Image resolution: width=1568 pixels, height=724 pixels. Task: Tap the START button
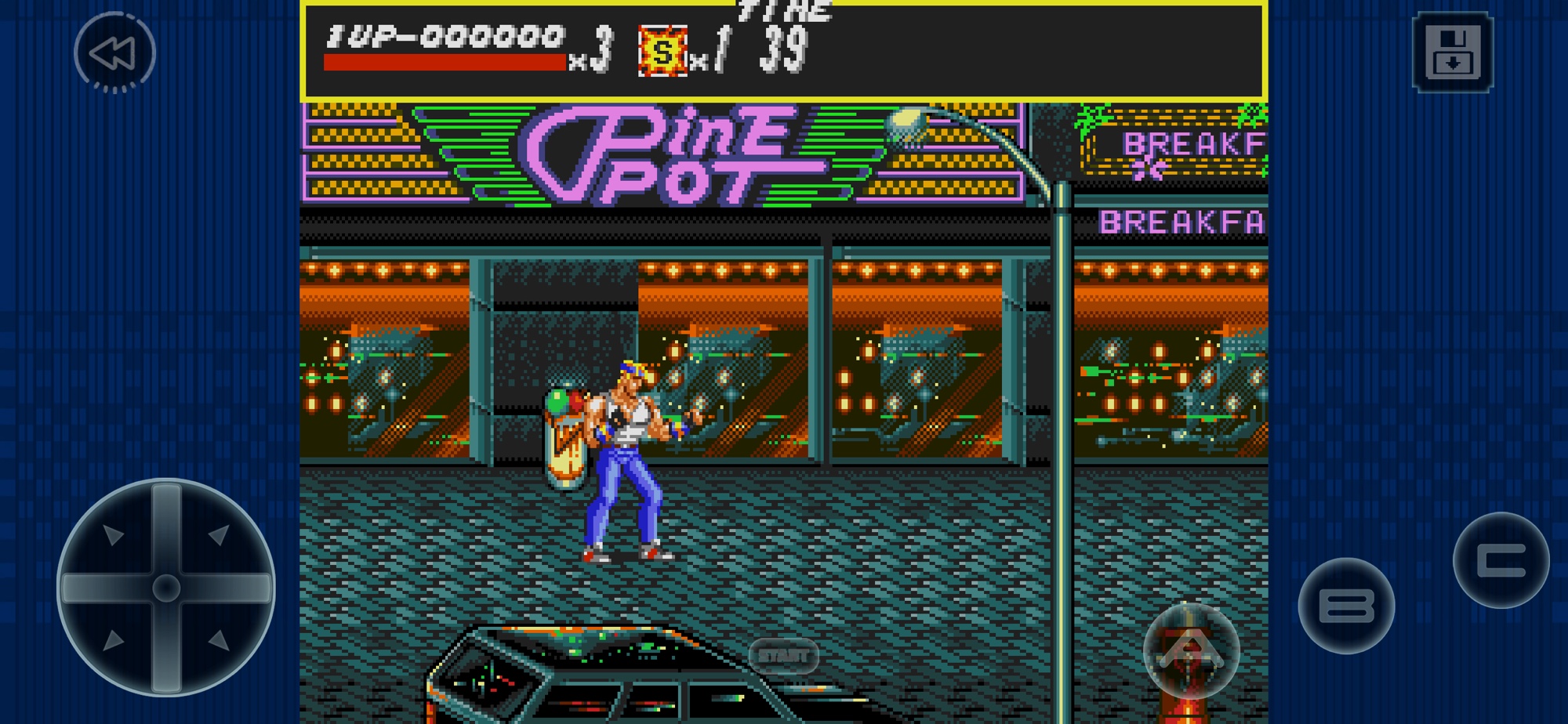[783, 656]
